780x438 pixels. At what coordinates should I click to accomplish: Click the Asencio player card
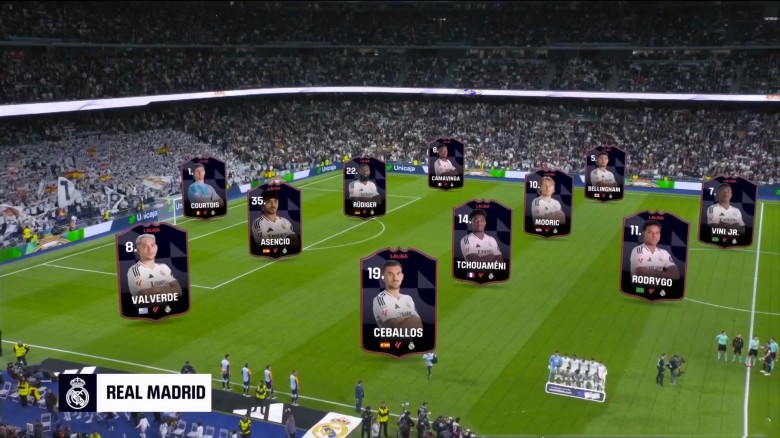point(275,220)
